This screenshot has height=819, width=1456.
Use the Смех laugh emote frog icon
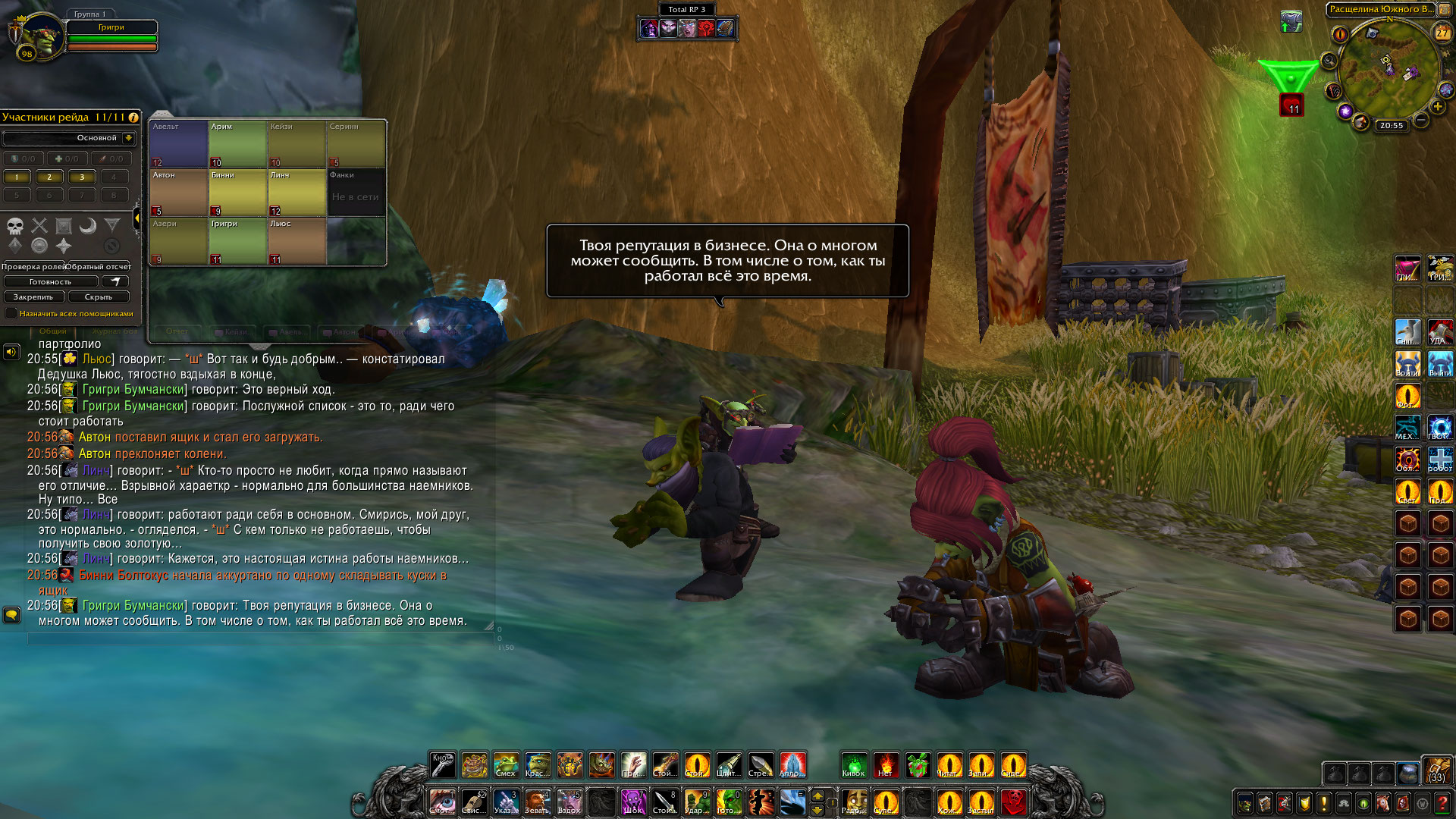click(506, 765)
